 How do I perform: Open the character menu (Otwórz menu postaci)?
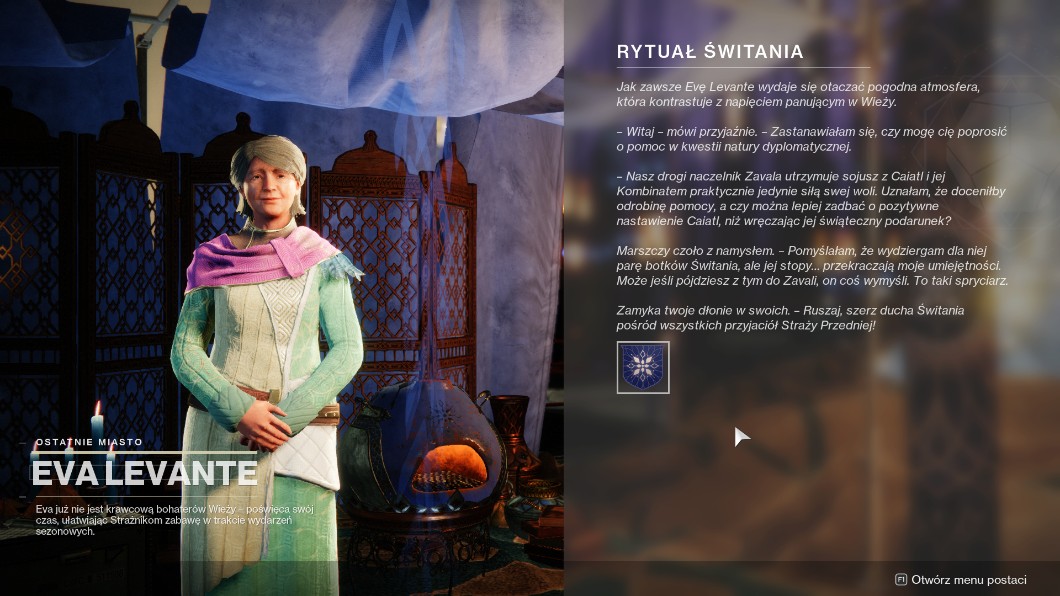point(960,580)
